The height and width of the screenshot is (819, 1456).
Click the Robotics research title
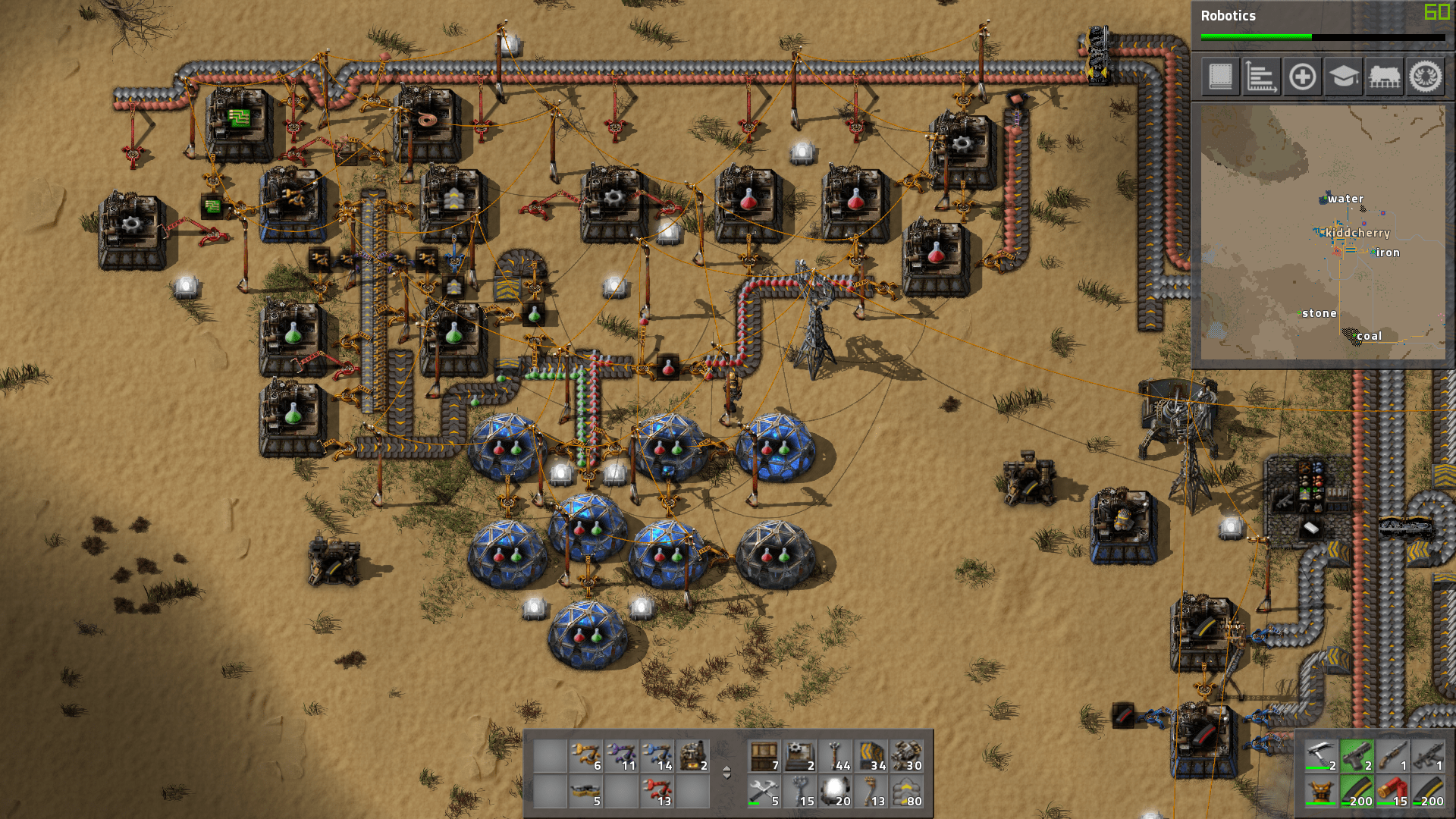(x=1227, y=15)
